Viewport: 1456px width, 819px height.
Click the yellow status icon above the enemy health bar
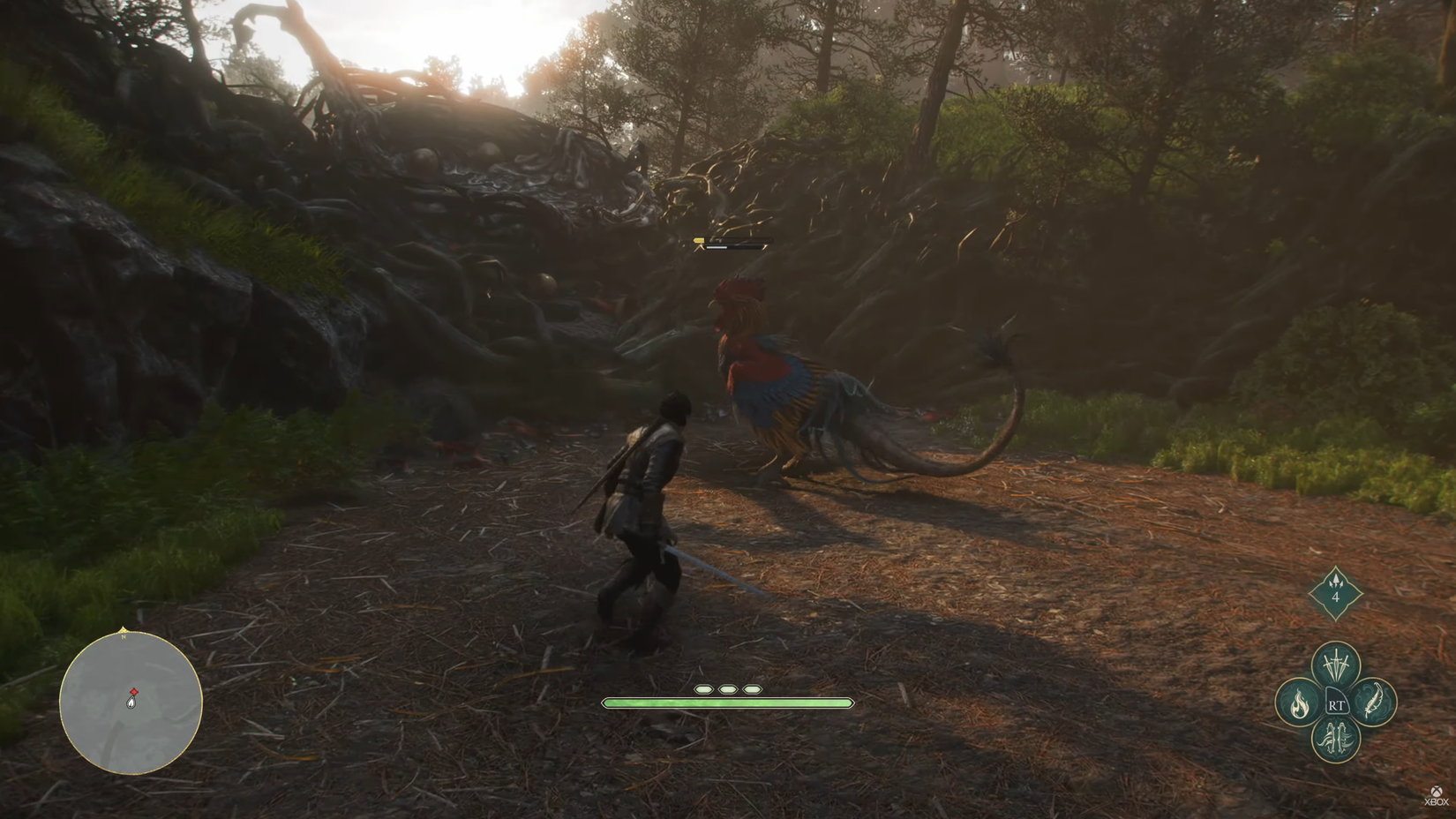(x=698, y=240)
